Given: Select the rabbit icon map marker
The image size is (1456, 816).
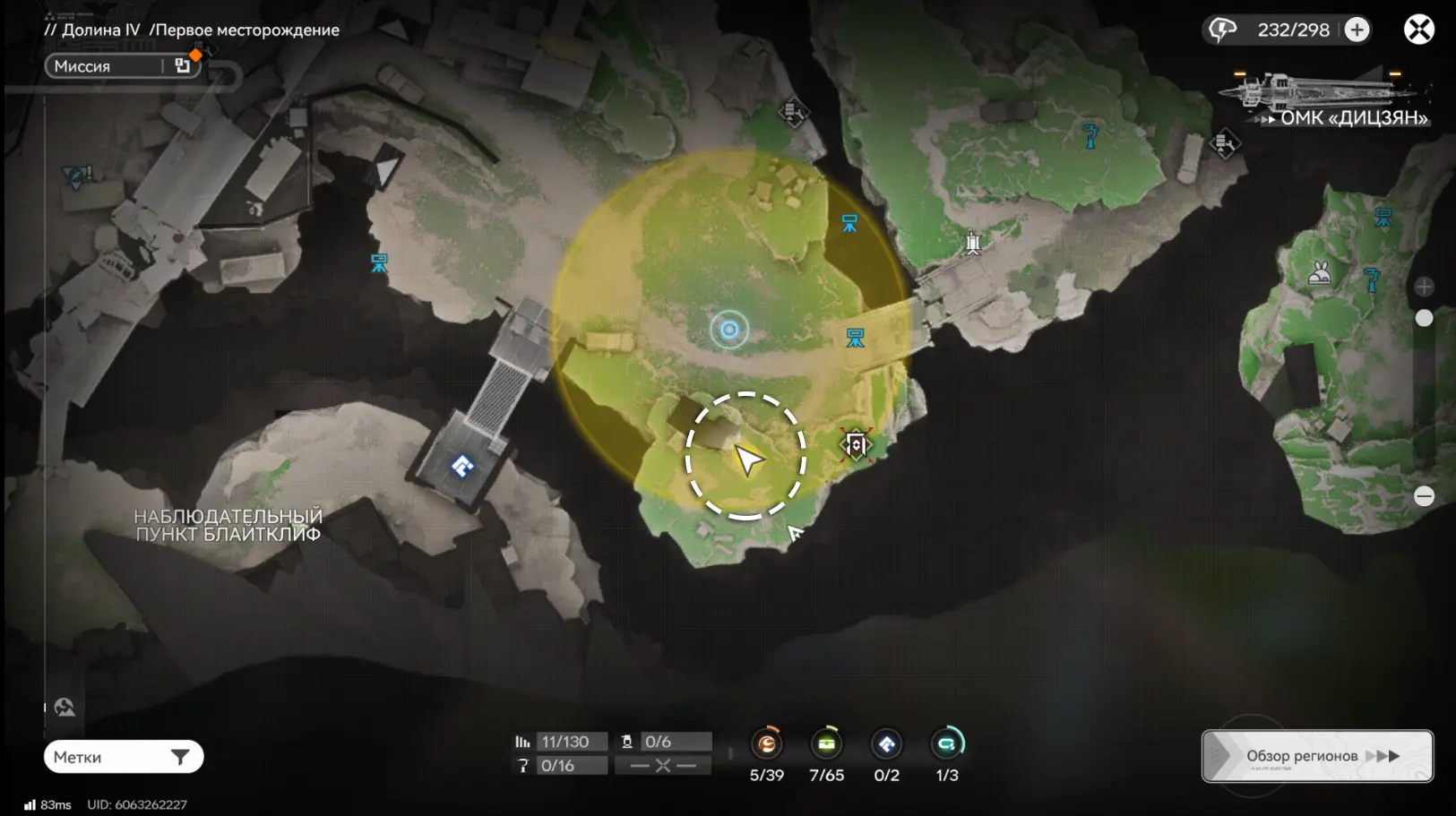Looking at the screenshot, I should 1319,272.
